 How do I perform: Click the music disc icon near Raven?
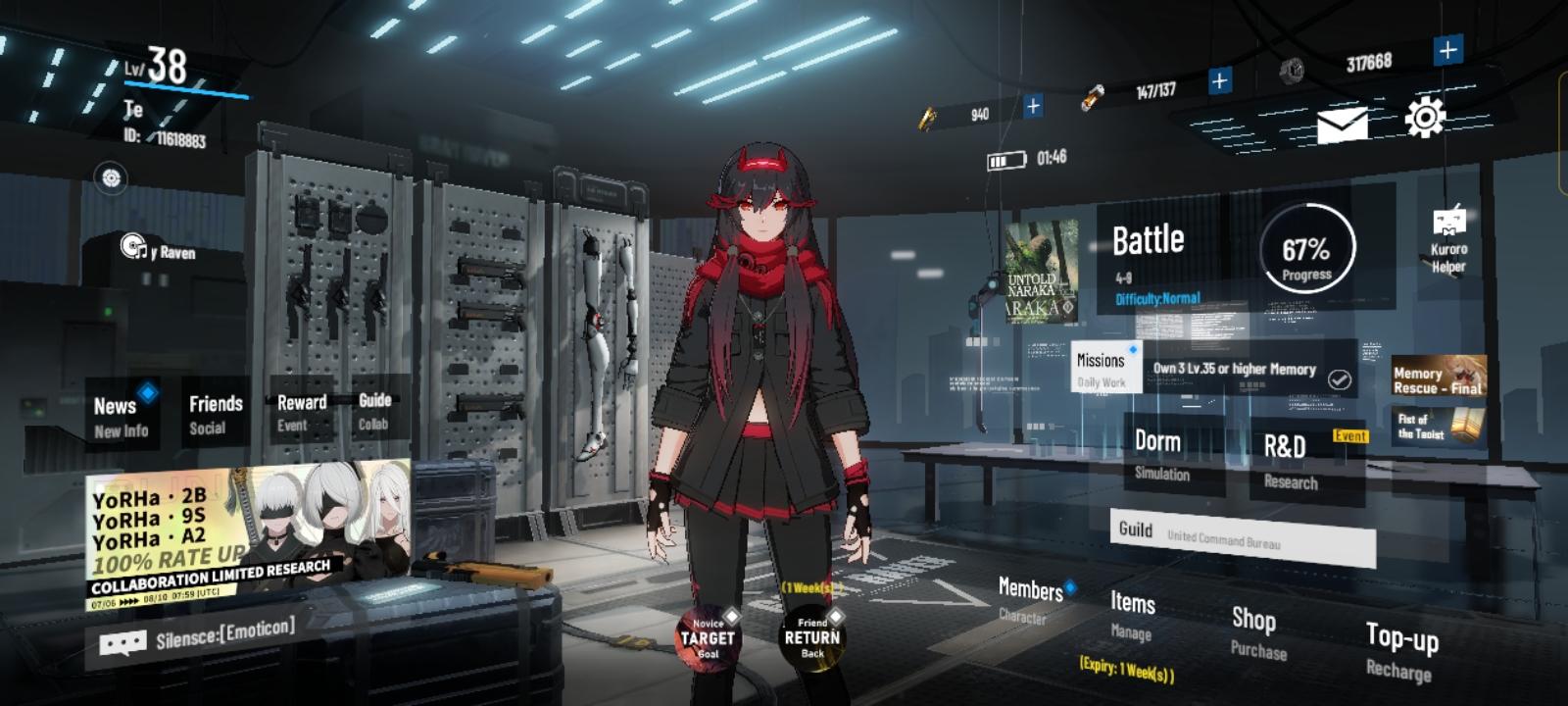pyautogui.click(x=132, y=246)
